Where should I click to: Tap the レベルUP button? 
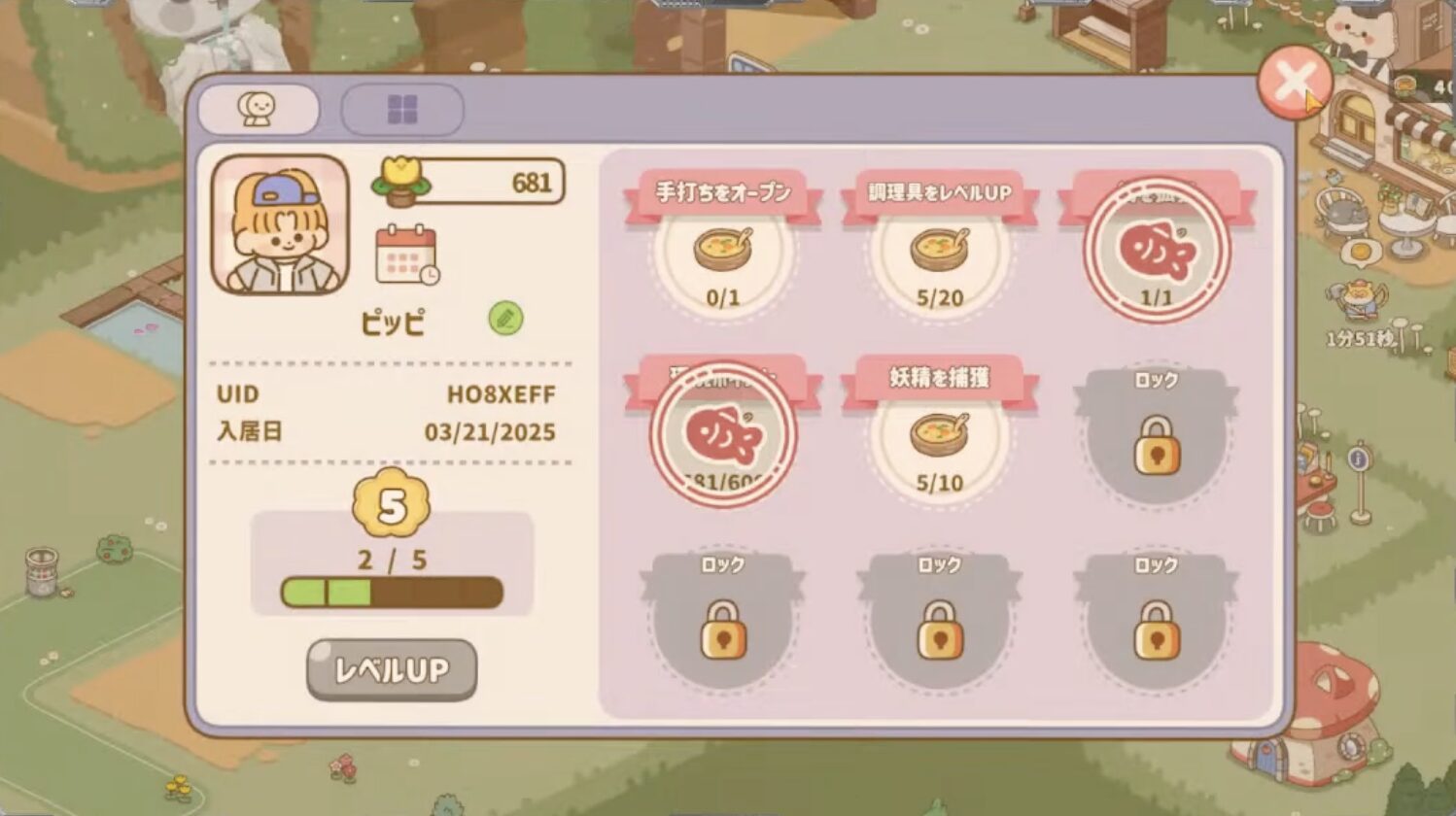tap(392, 669)
